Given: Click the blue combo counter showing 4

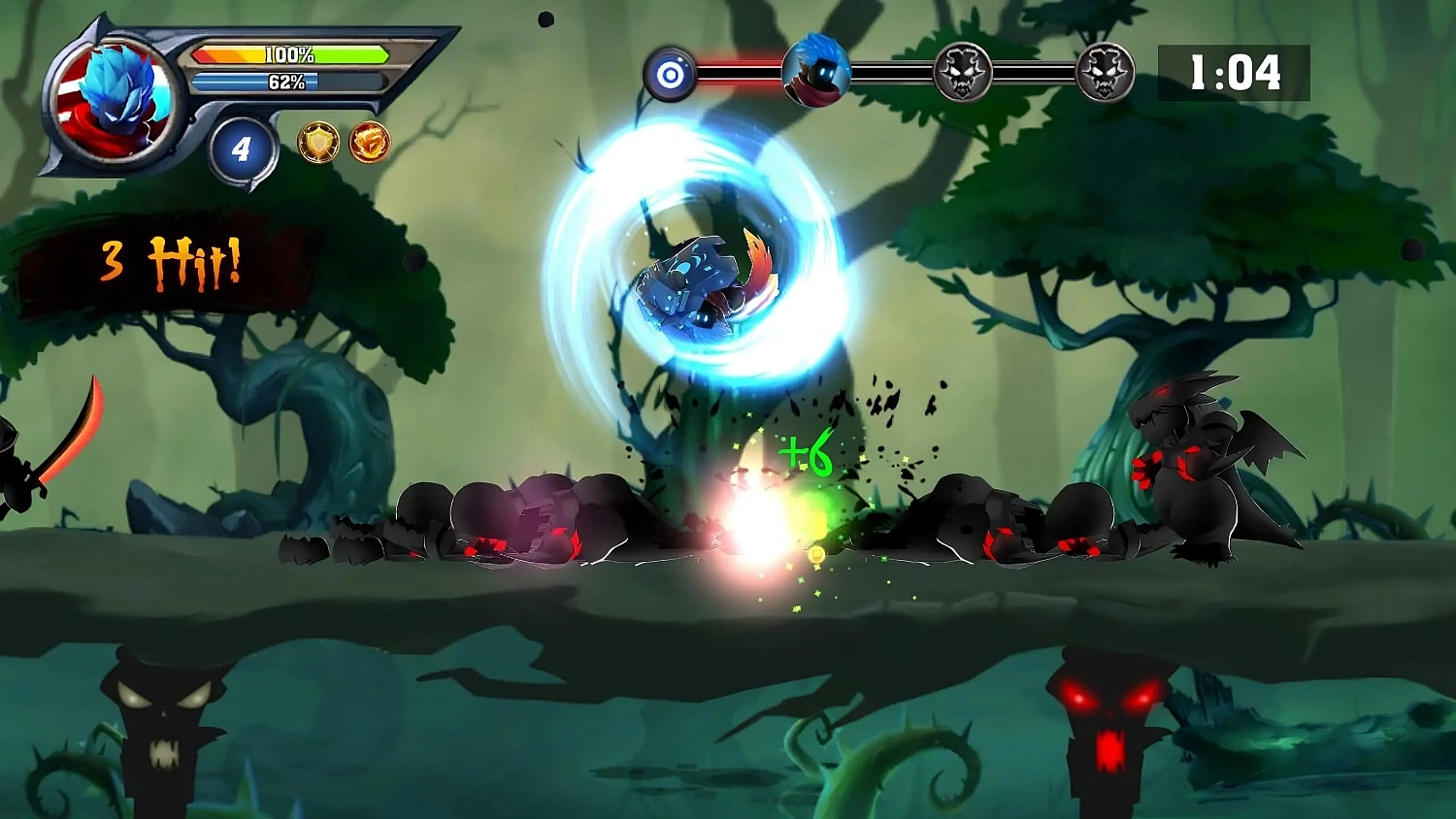Looking at the screenshot, I should coord(242,147).
